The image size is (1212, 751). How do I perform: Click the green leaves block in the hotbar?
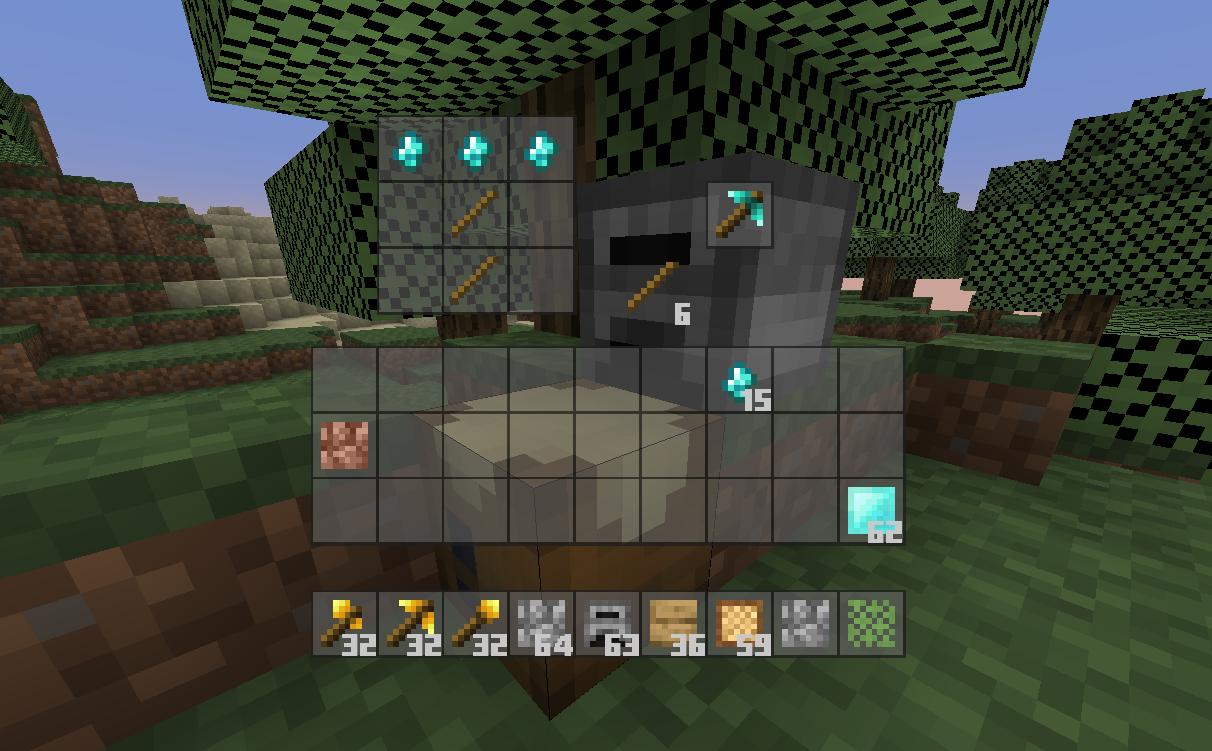(872, 623)
